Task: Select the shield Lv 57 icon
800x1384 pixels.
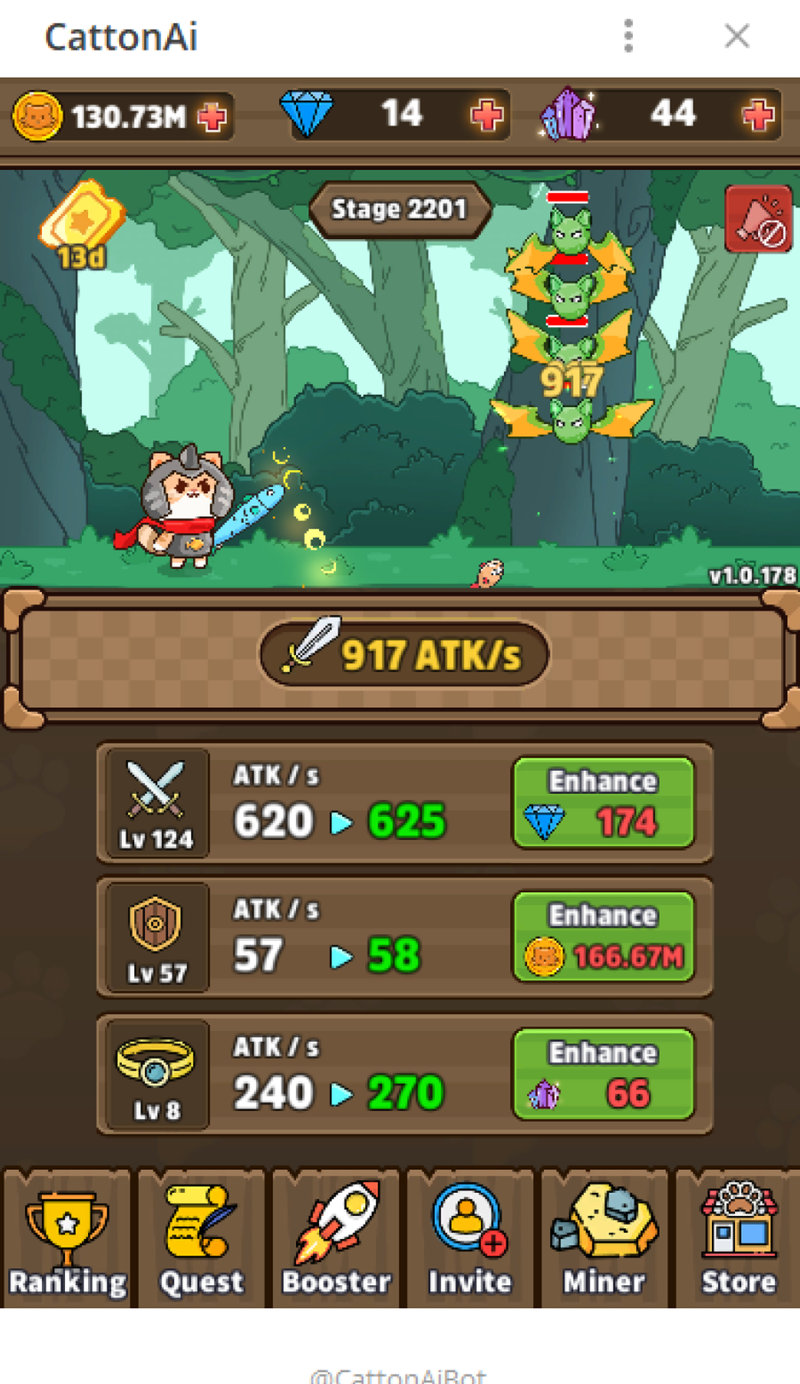Action: pyautogui.click(x=155, y=938)
